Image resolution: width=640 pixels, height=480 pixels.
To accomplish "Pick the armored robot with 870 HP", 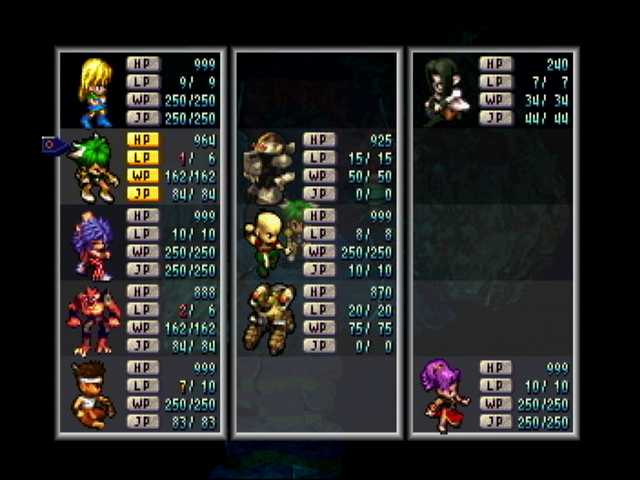I will tap(270, 319).
